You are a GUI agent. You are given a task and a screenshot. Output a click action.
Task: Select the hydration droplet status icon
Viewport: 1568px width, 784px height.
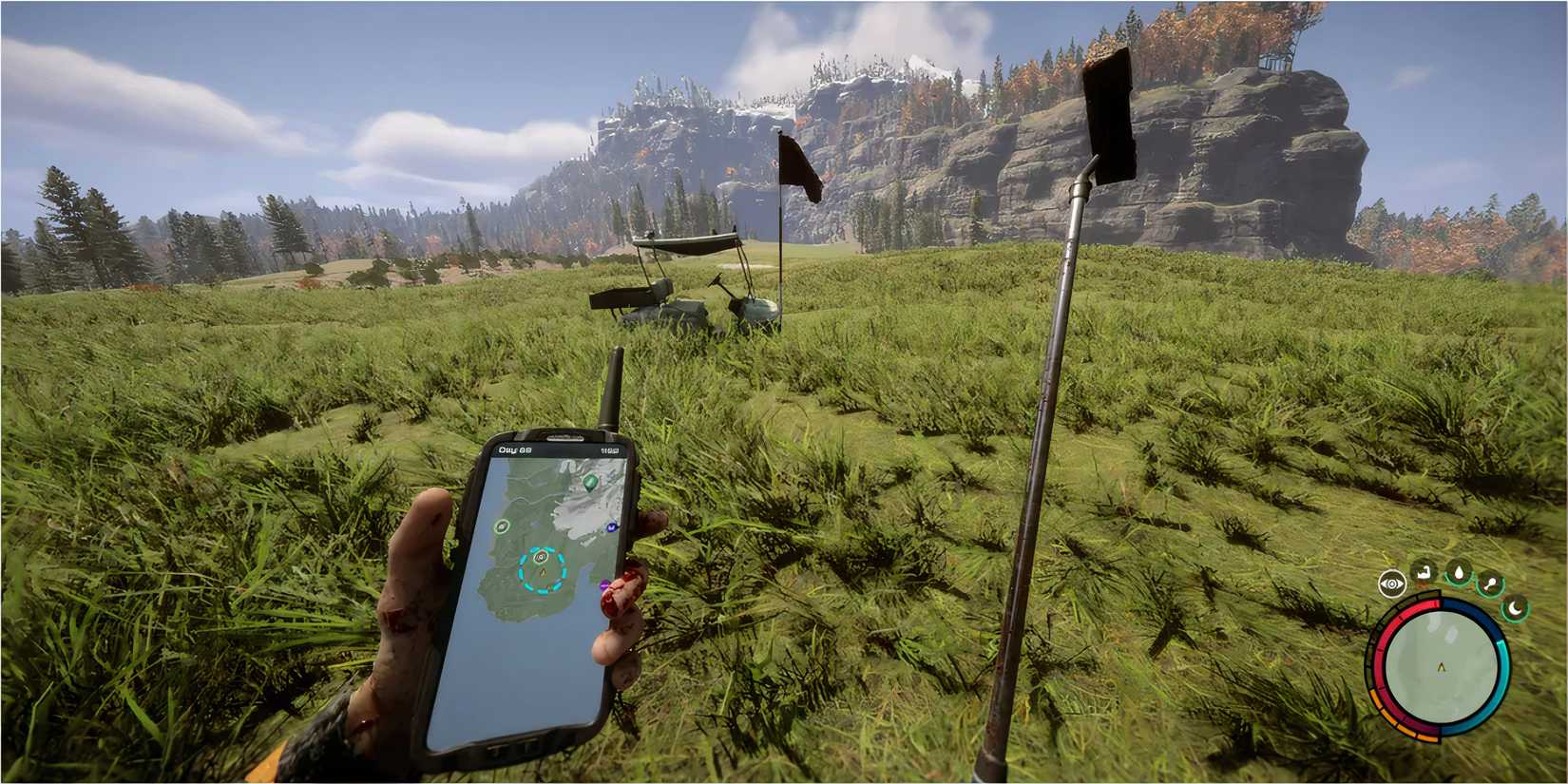[1460, 571]
